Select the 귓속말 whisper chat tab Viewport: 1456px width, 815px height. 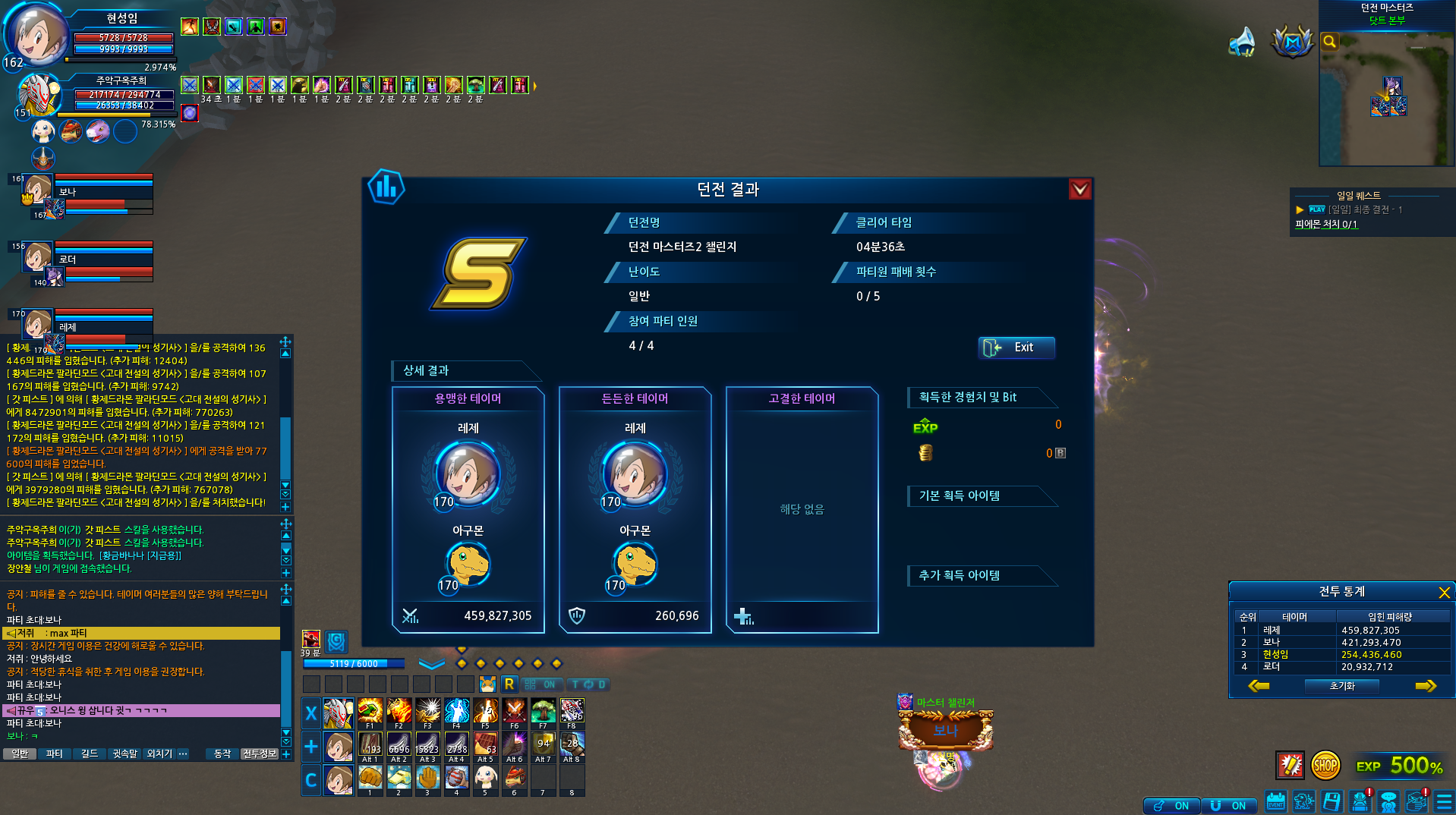(124, 754)
